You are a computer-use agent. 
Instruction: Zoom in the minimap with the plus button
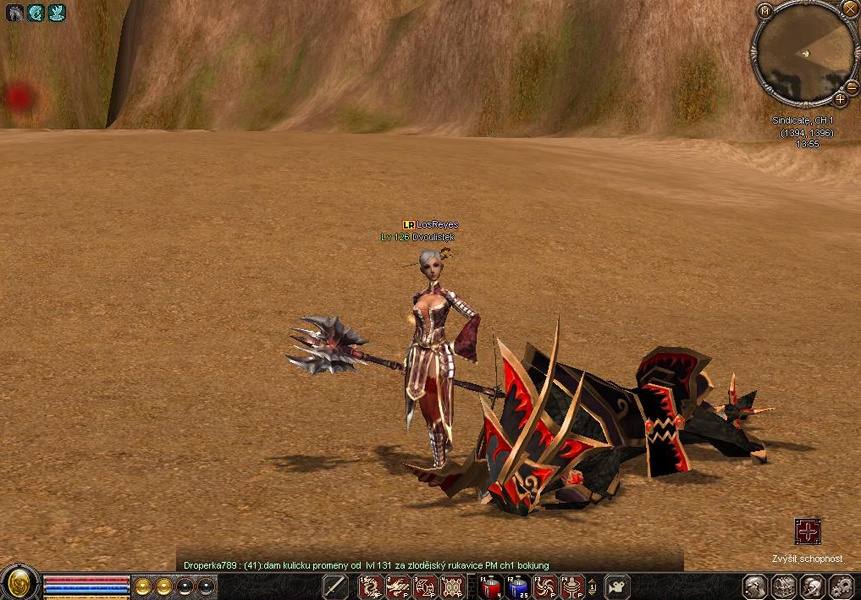tap(840, 99)
